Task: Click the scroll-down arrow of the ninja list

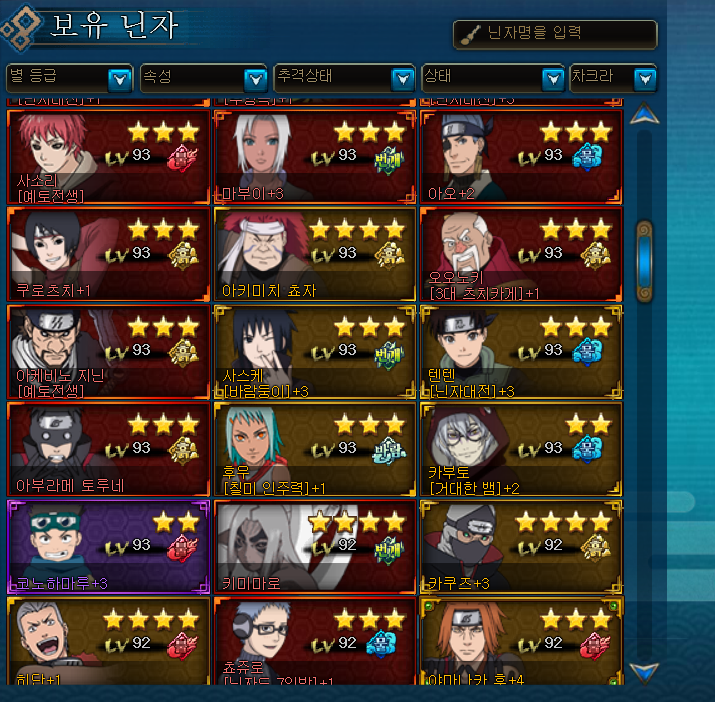Action: click(645, 671)
